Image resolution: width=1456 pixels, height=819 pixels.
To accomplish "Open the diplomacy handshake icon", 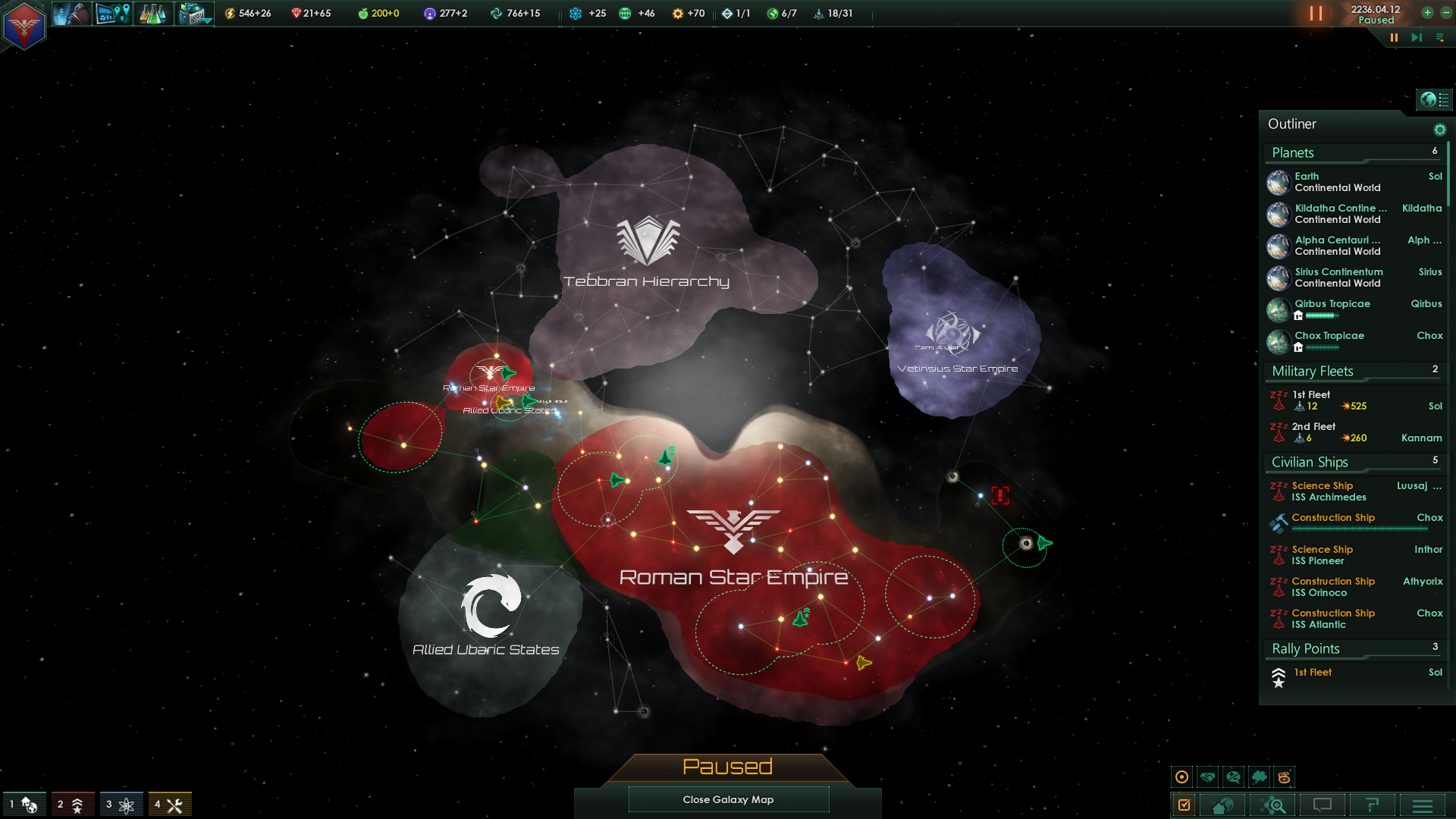I will tap(1208, 777).
